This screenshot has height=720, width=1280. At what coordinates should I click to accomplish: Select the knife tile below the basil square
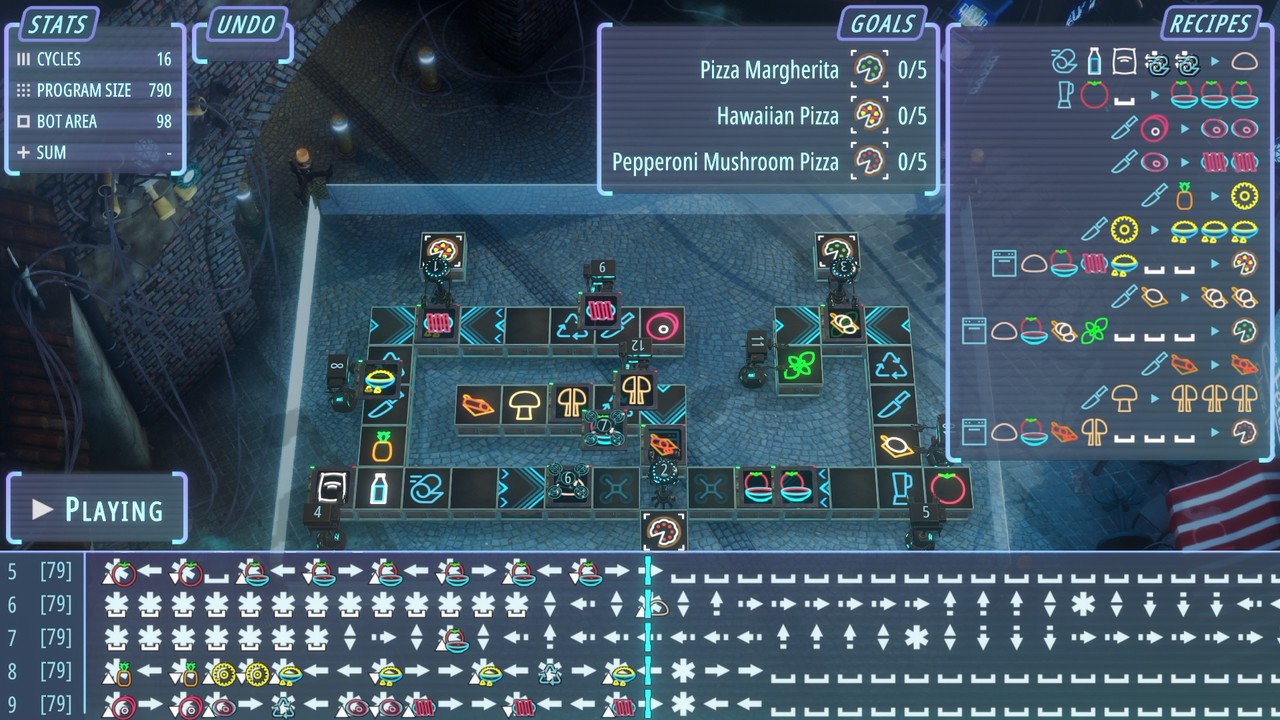(893, 405)
